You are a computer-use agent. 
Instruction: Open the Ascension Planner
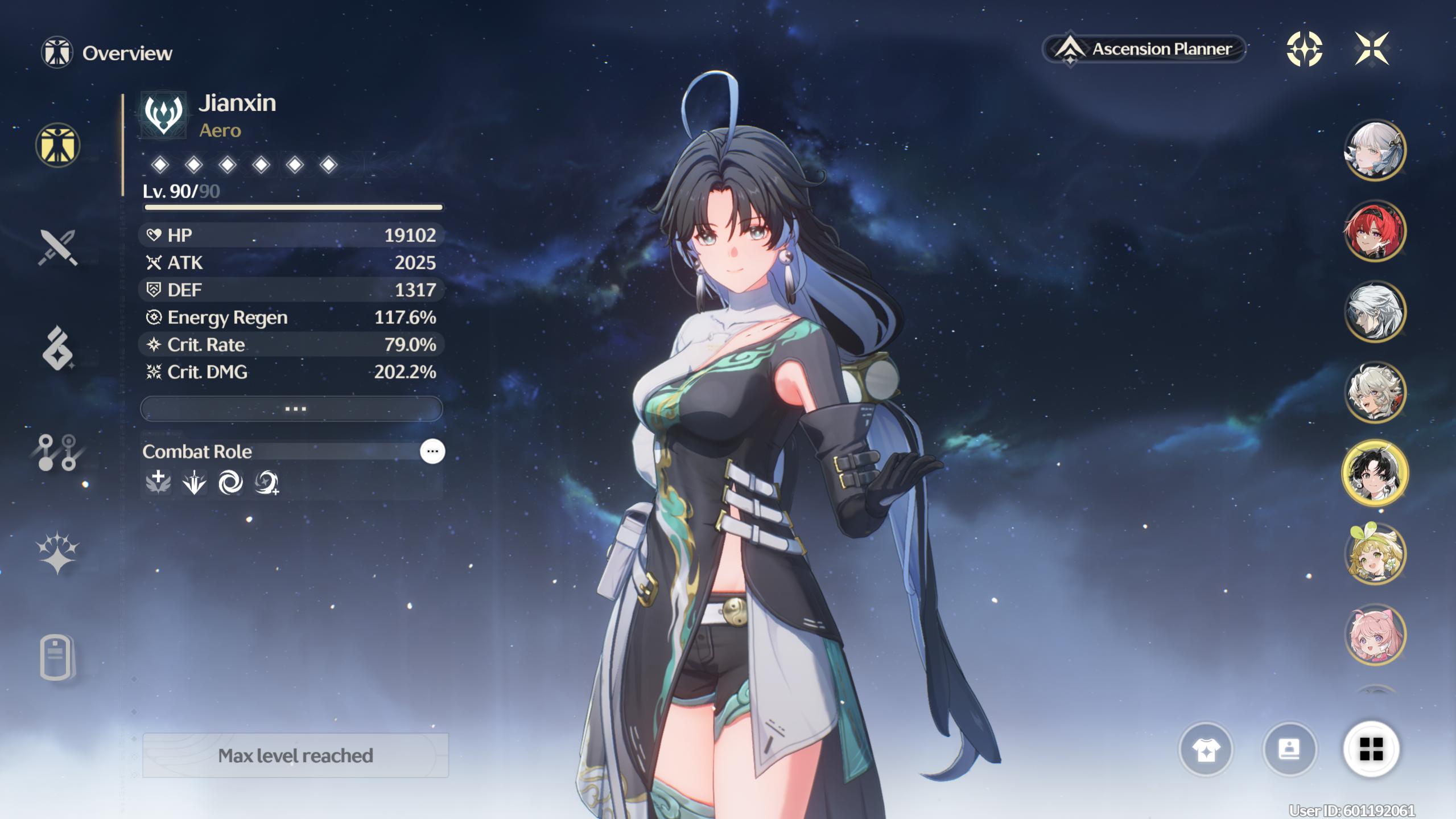coord(1144,49)
